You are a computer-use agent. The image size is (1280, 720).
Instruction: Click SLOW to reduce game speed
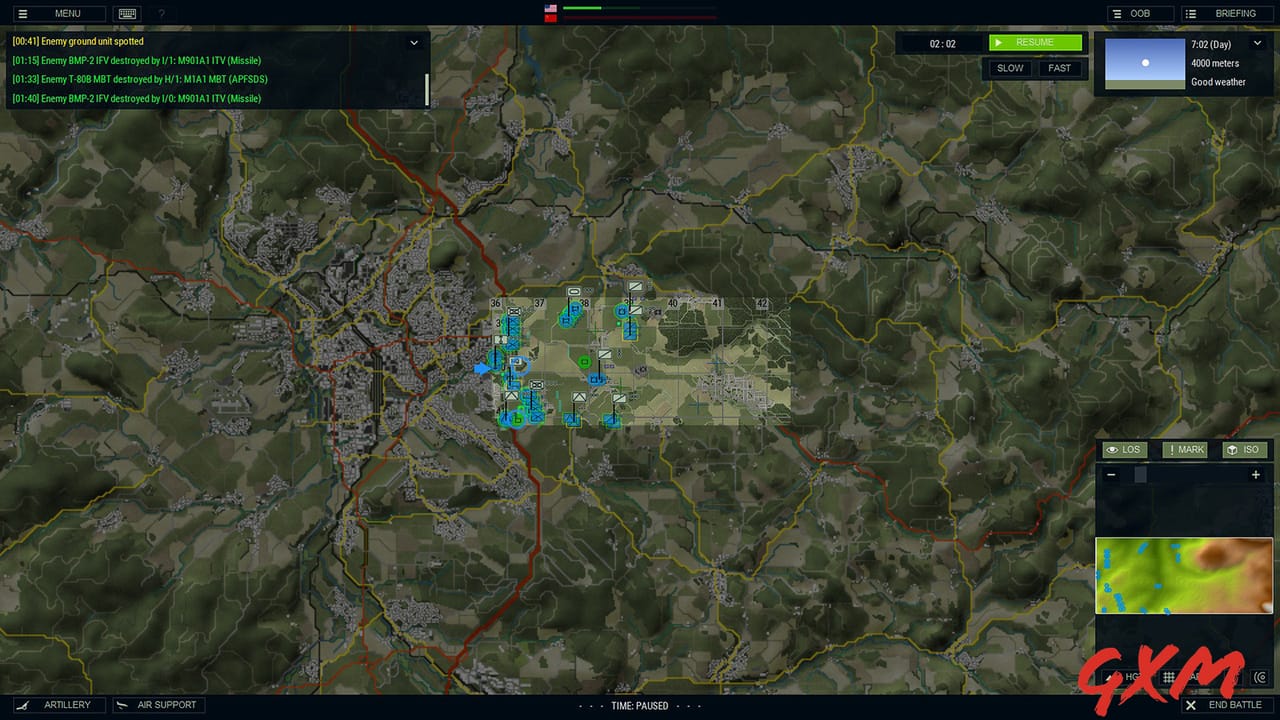tap(1009, 68)
